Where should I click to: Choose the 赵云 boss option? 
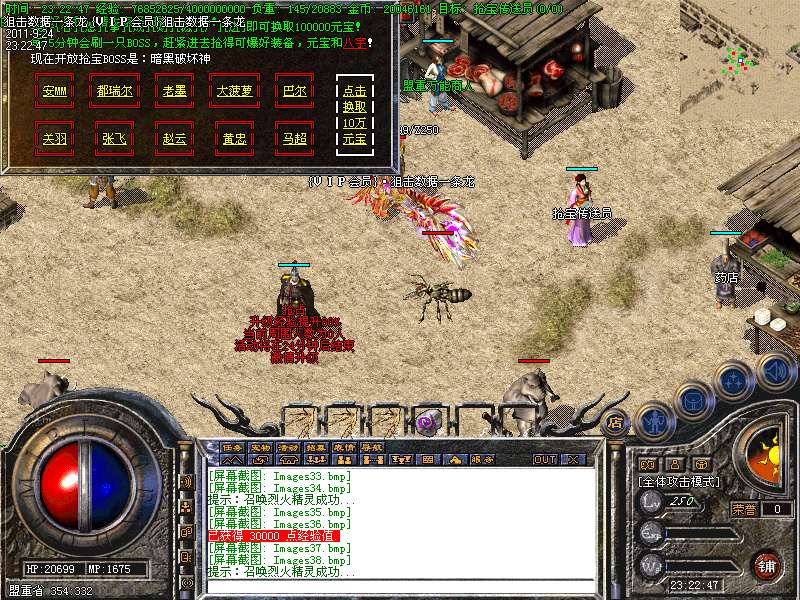point(175,138)
